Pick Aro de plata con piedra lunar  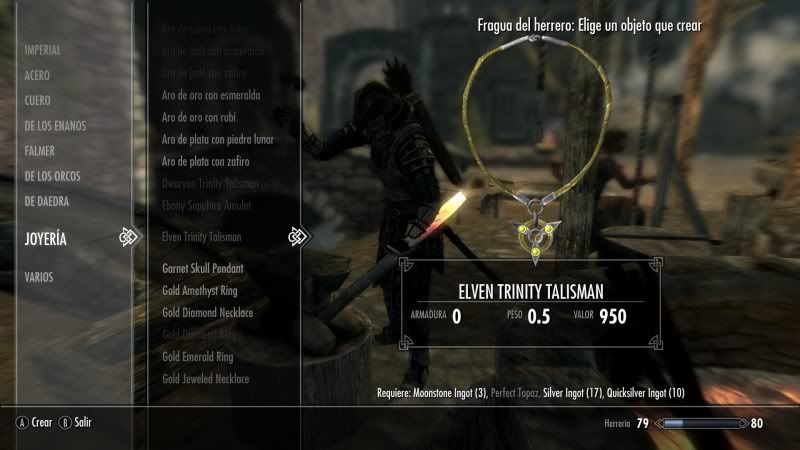tap(217, 139)
